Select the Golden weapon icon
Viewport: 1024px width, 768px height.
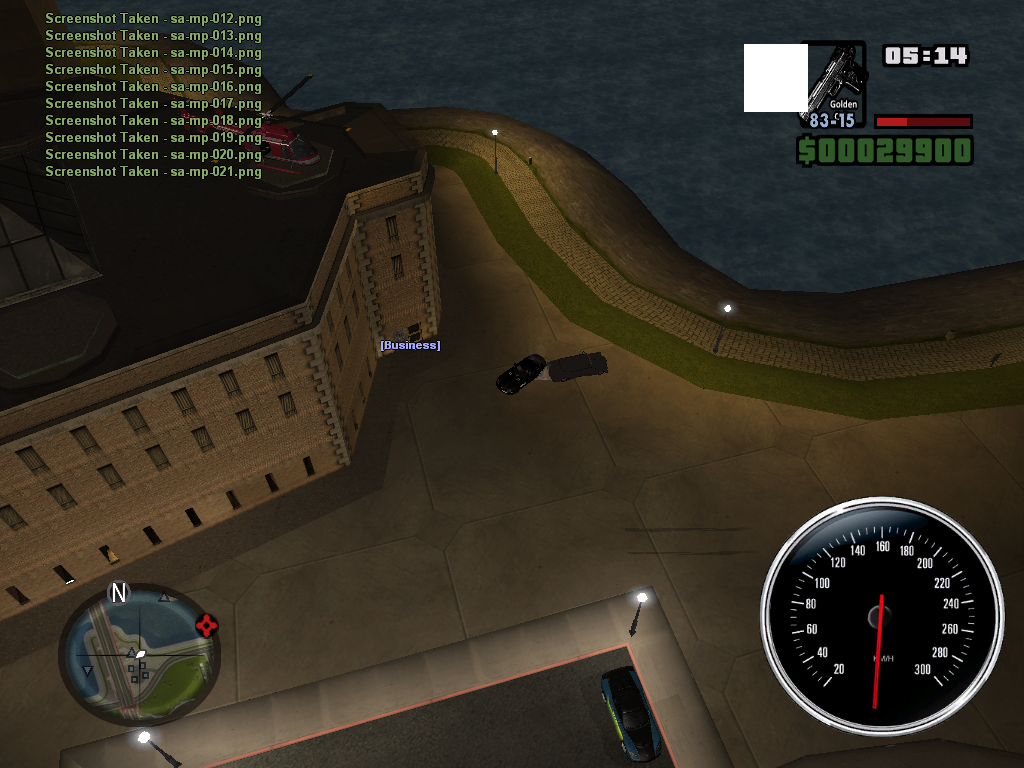[833, 84]
